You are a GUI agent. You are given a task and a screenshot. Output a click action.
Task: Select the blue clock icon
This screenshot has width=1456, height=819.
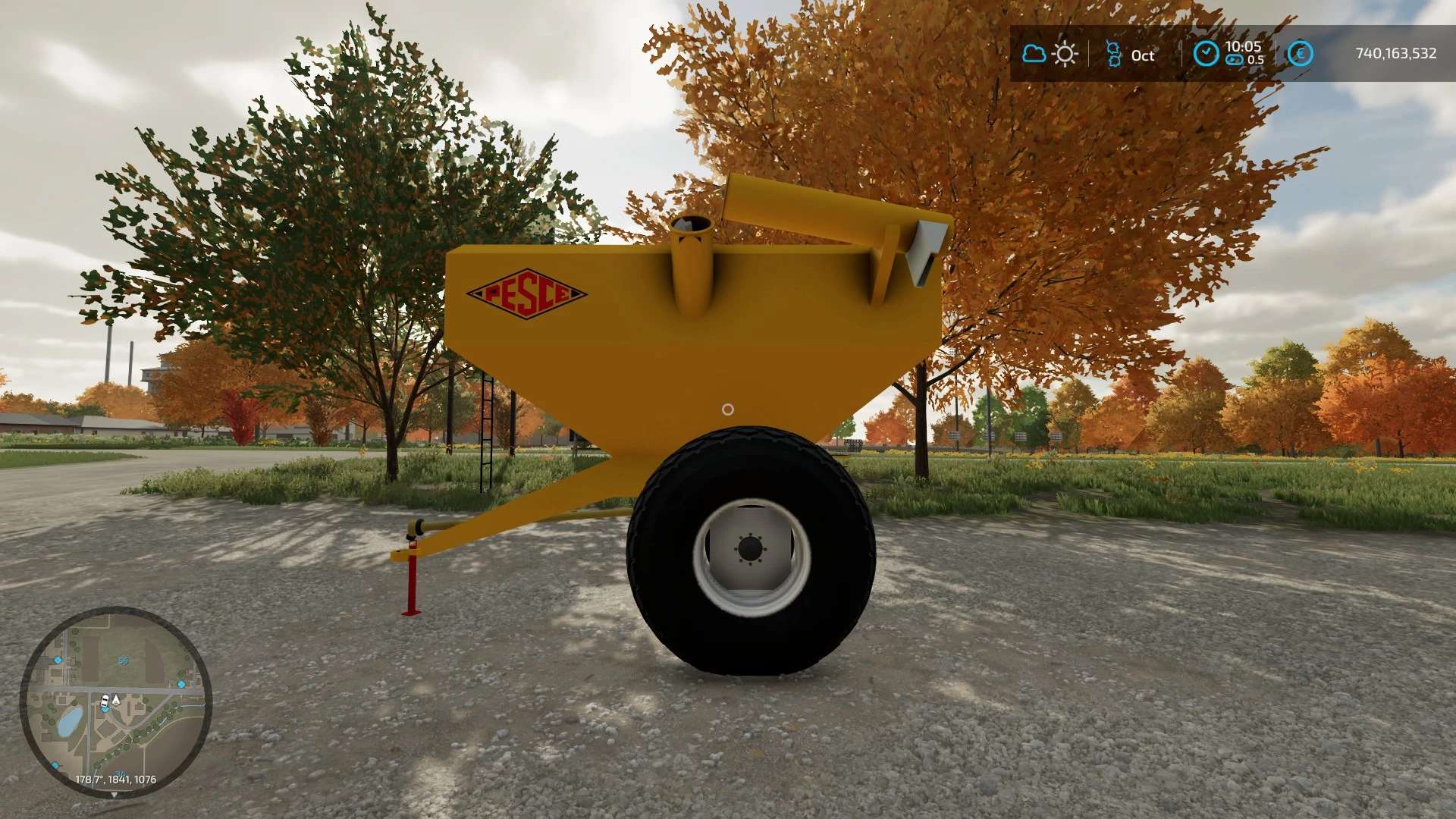point(1206,54)
